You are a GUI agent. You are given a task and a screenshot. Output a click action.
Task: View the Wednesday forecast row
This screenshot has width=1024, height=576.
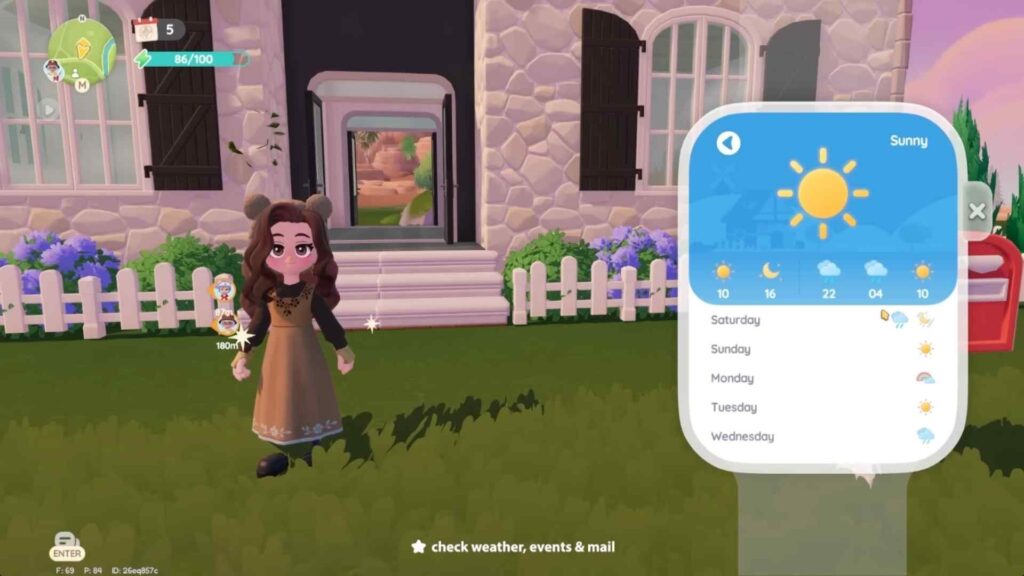click(x=822, y=436)
